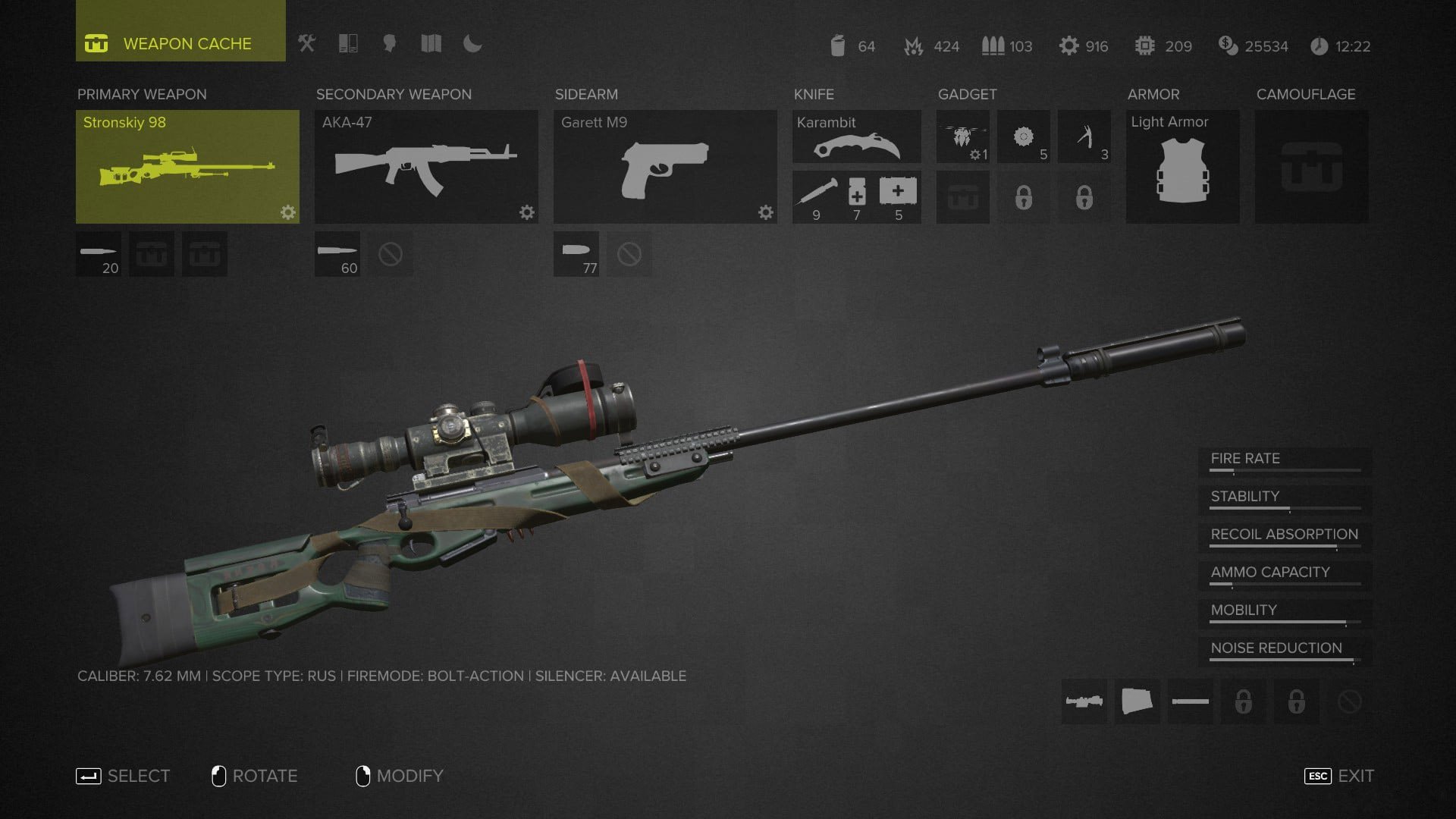Open the empty camouflage slot

coord(1311,167)
